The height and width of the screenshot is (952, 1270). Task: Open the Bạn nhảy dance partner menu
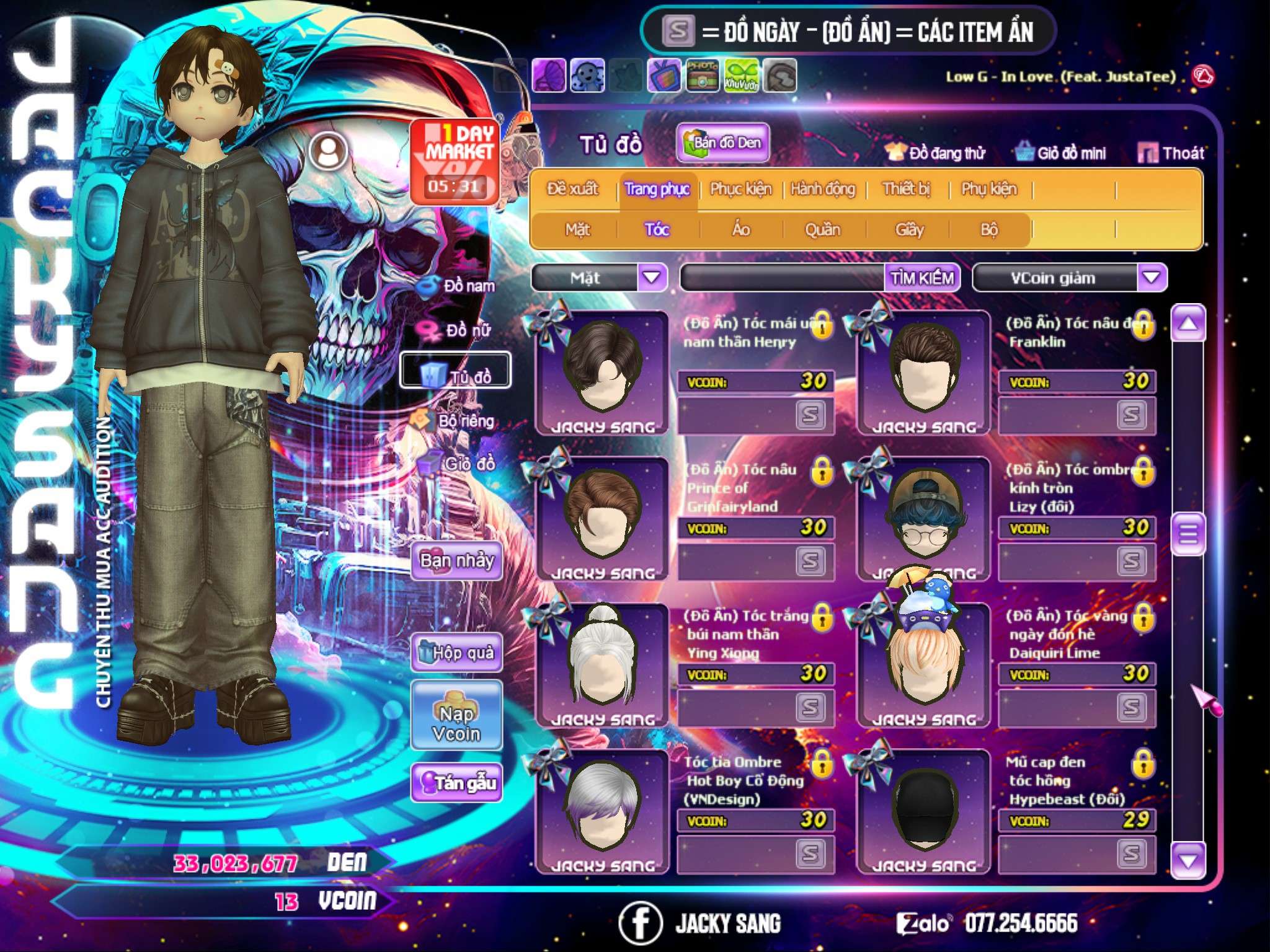(457, 561)
